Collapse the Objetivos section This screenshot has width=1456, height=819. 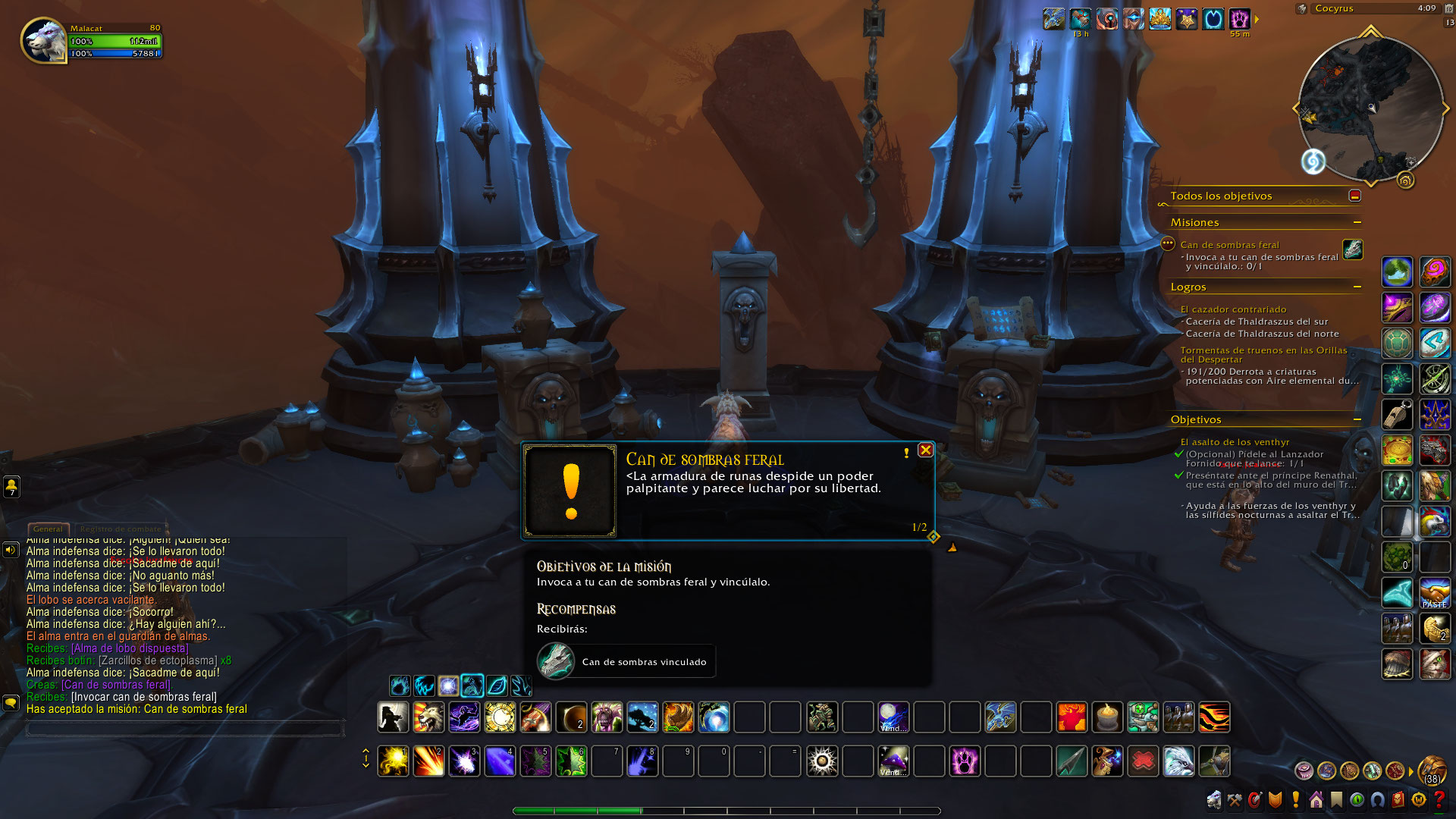tap(1357, 419)
